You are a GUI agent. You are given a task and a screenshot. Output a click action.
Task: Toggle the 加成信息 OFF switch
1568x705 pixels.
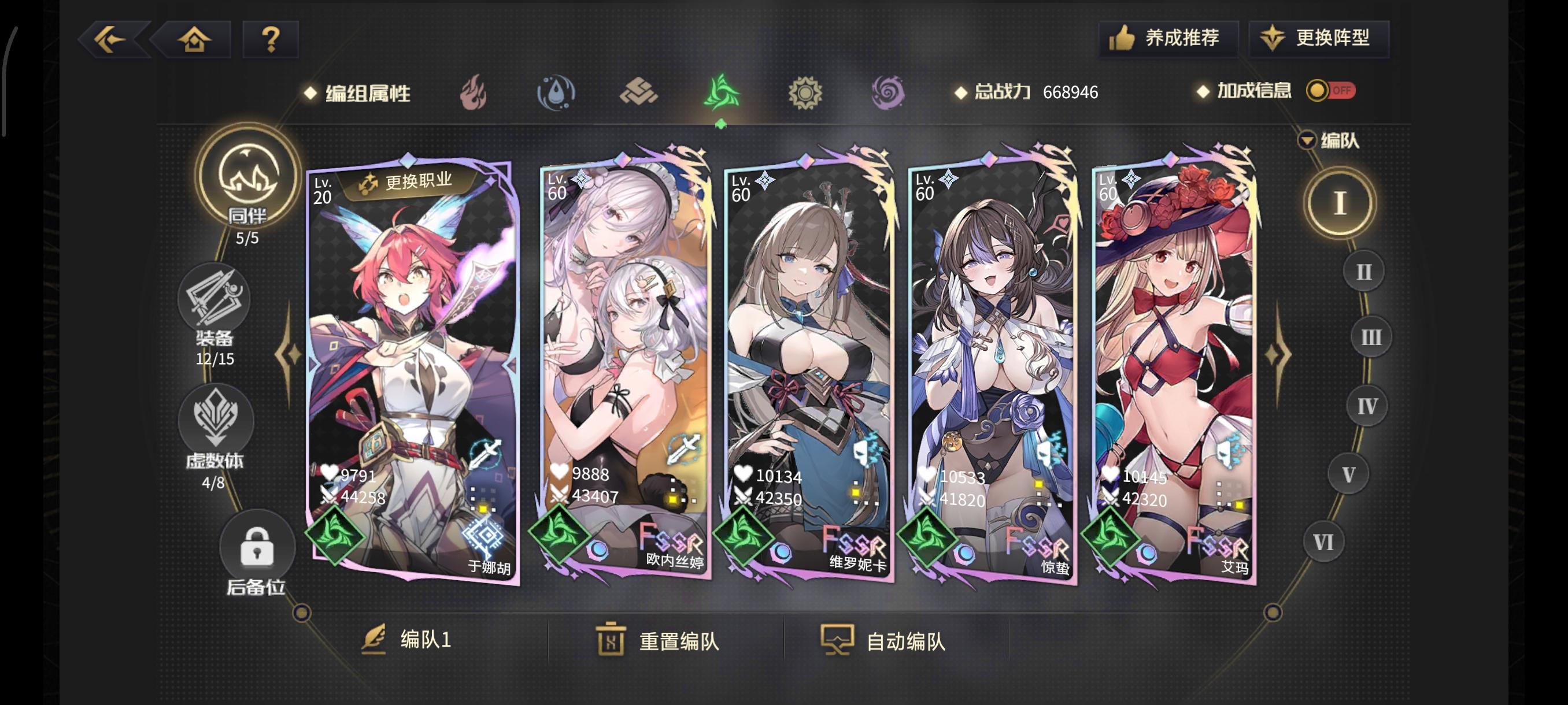pos(1330,91)
